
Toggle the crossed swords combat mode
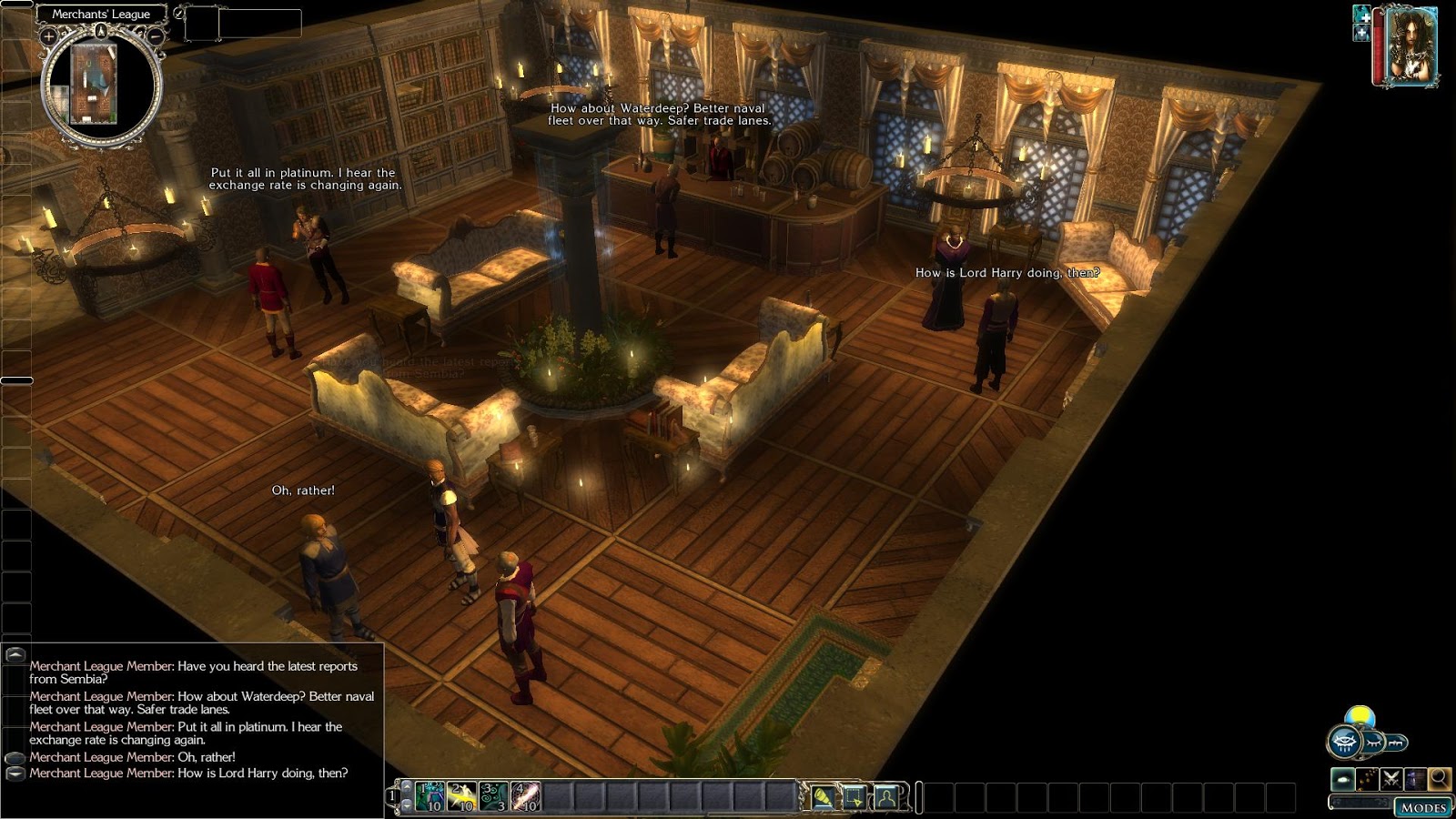(x=1390, y=779)
